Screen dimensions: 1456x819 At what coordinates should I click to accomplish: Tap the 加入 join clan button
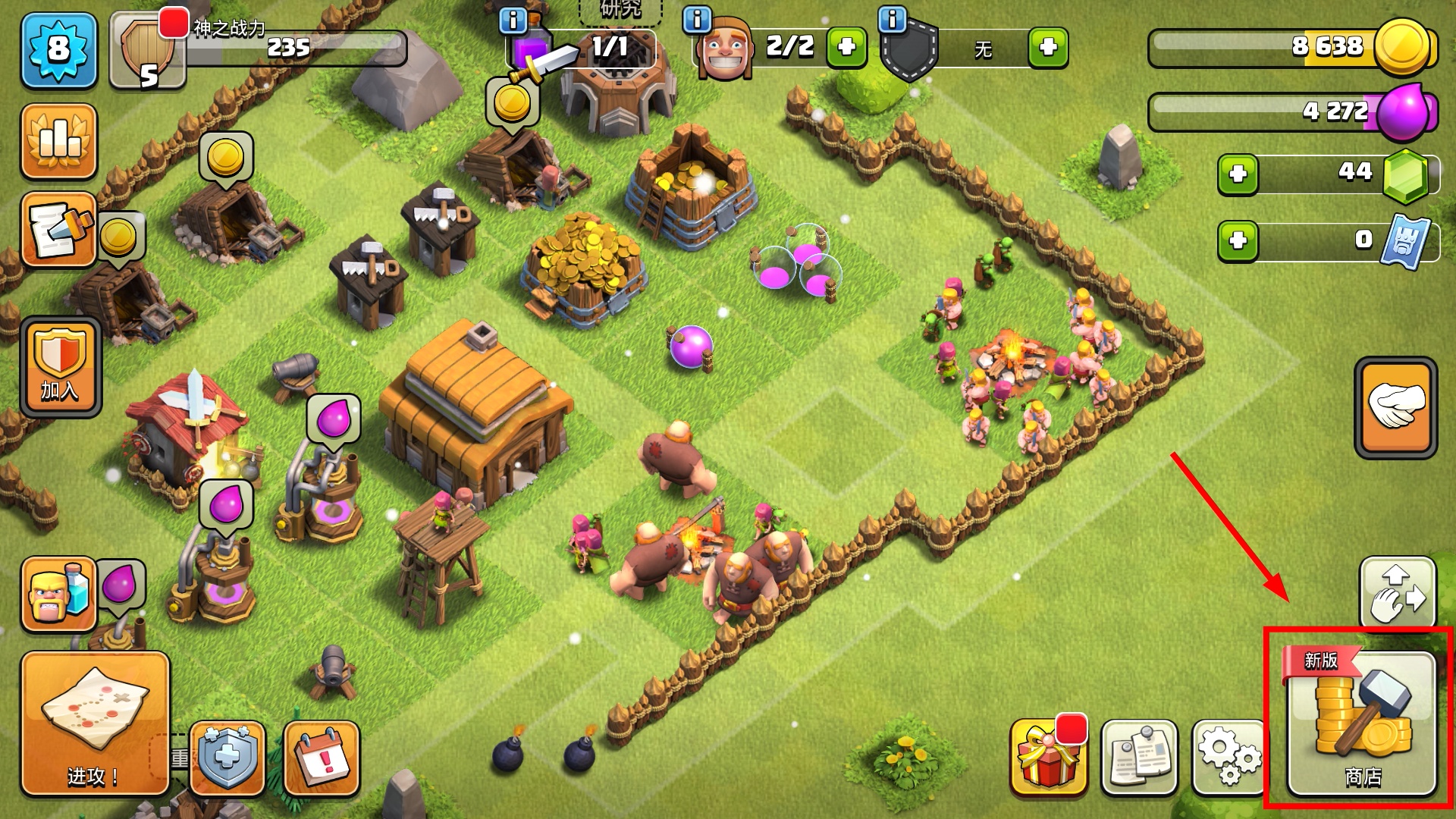click(61, 367)
